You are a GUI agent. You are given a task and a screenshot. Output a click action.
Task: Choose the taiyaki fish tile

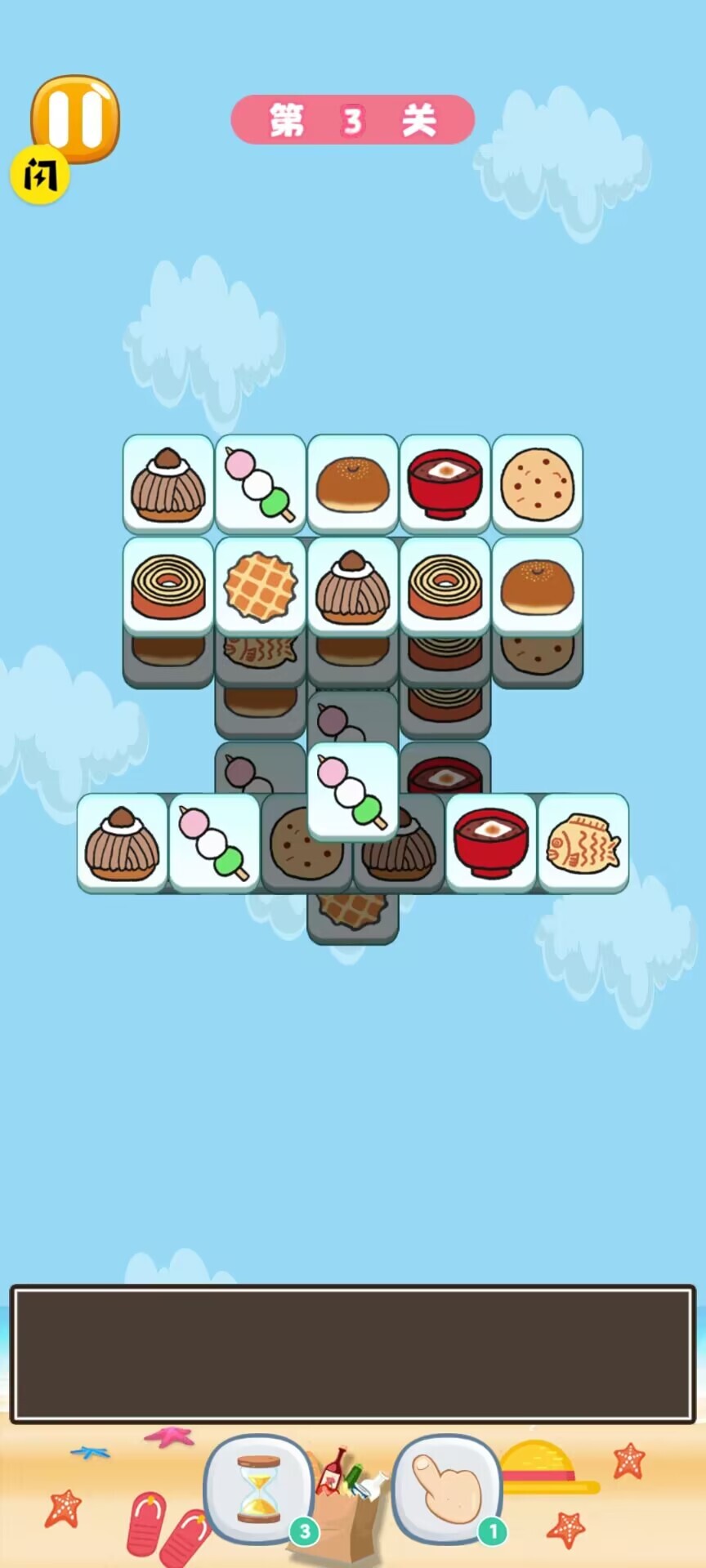[583, 842]
